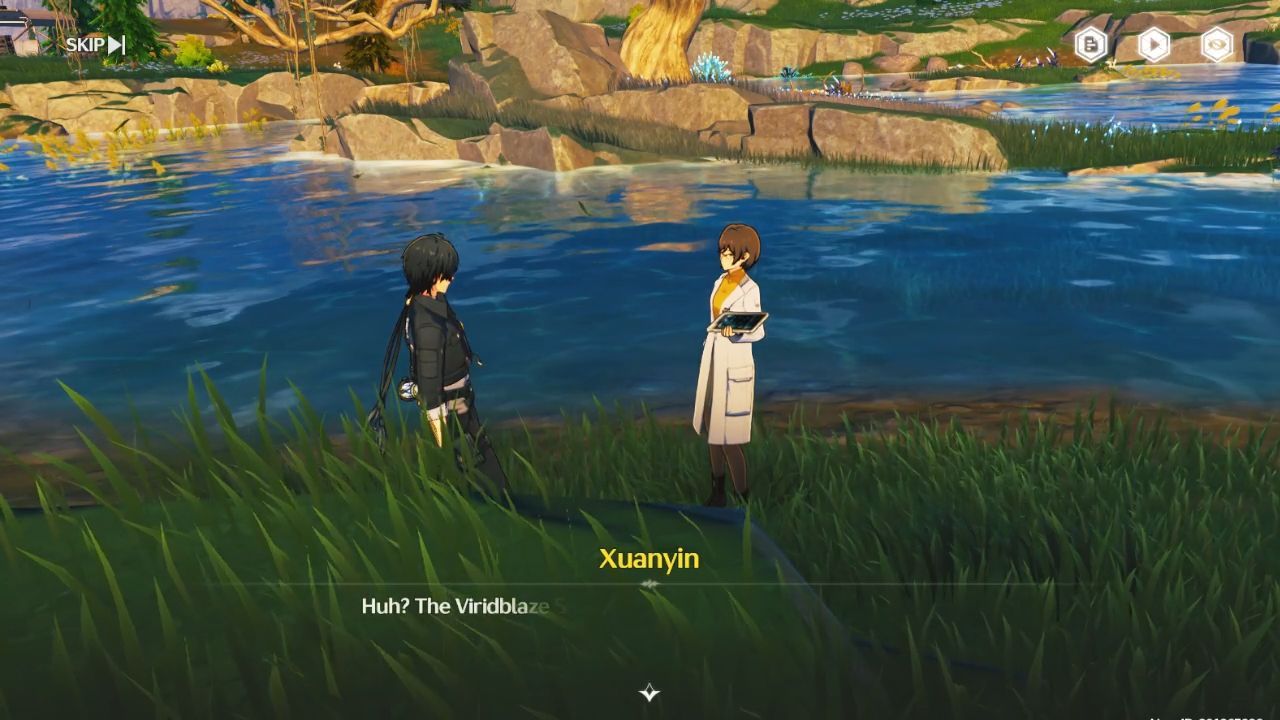Open the dialogue log history icon

(x=1091, y=44)
